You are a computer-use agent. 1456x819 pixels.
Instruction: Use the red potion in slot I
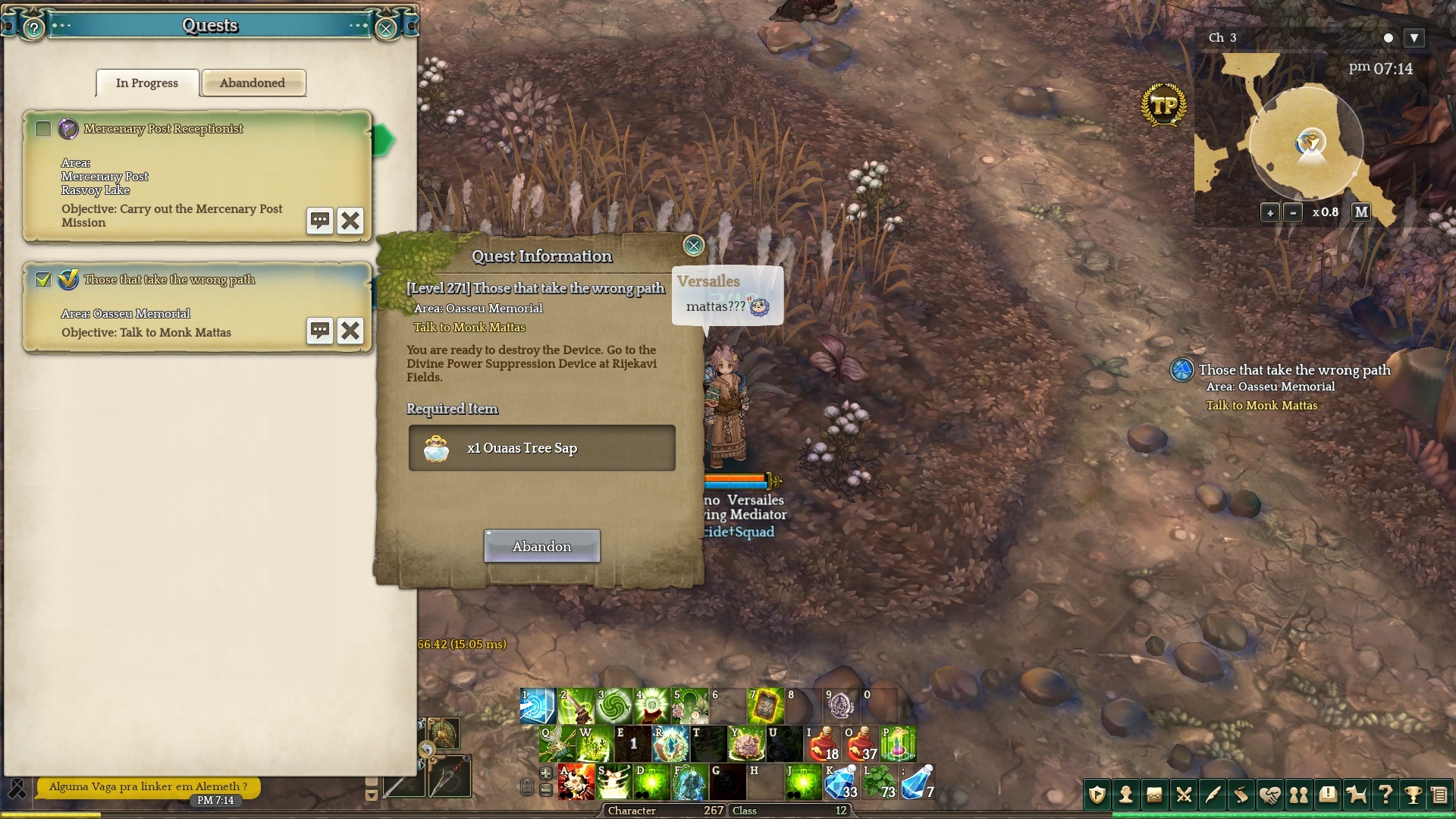822,744
